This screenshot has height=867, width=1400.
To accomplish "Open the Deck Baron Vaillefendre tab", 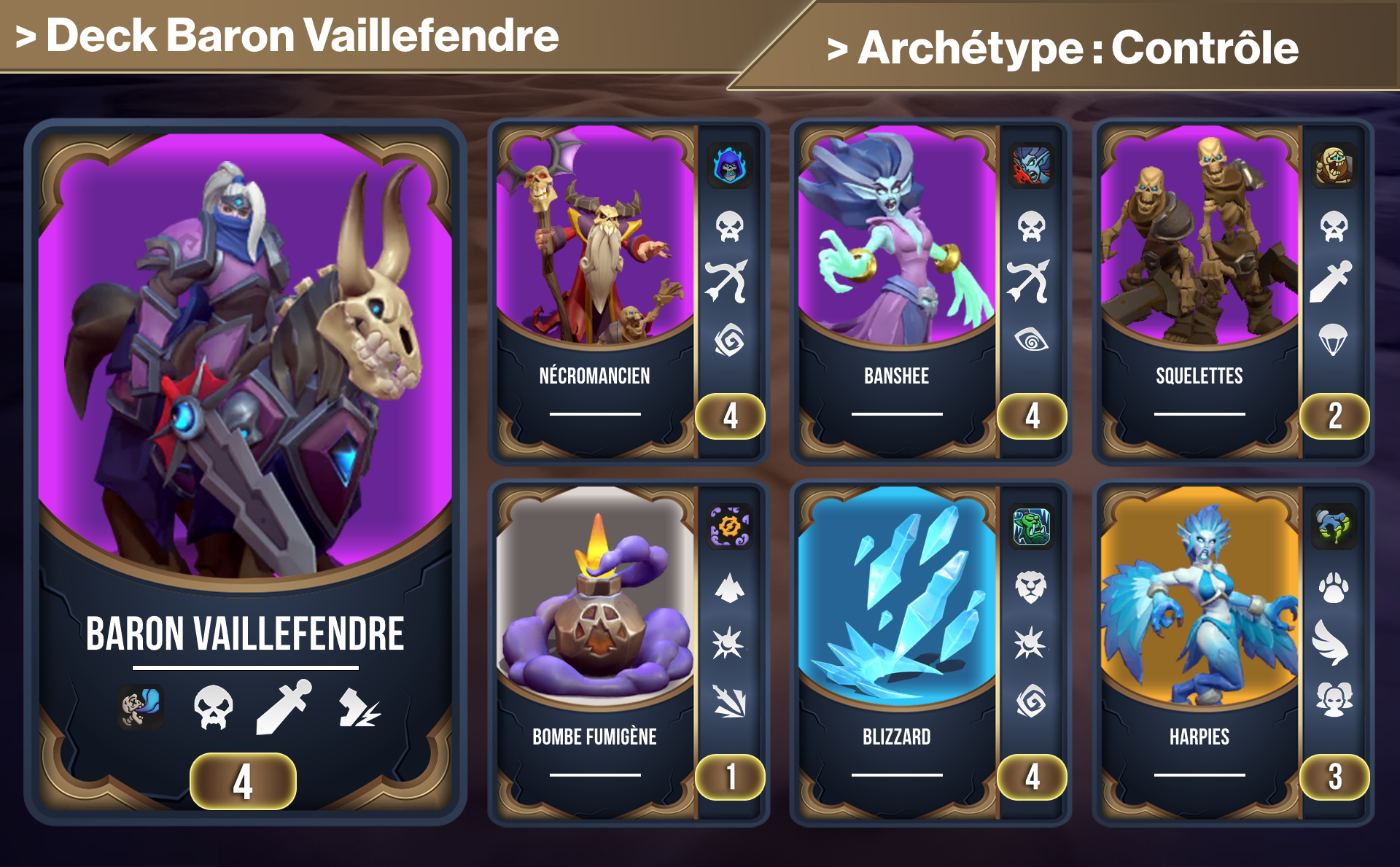I will point(284,34).
